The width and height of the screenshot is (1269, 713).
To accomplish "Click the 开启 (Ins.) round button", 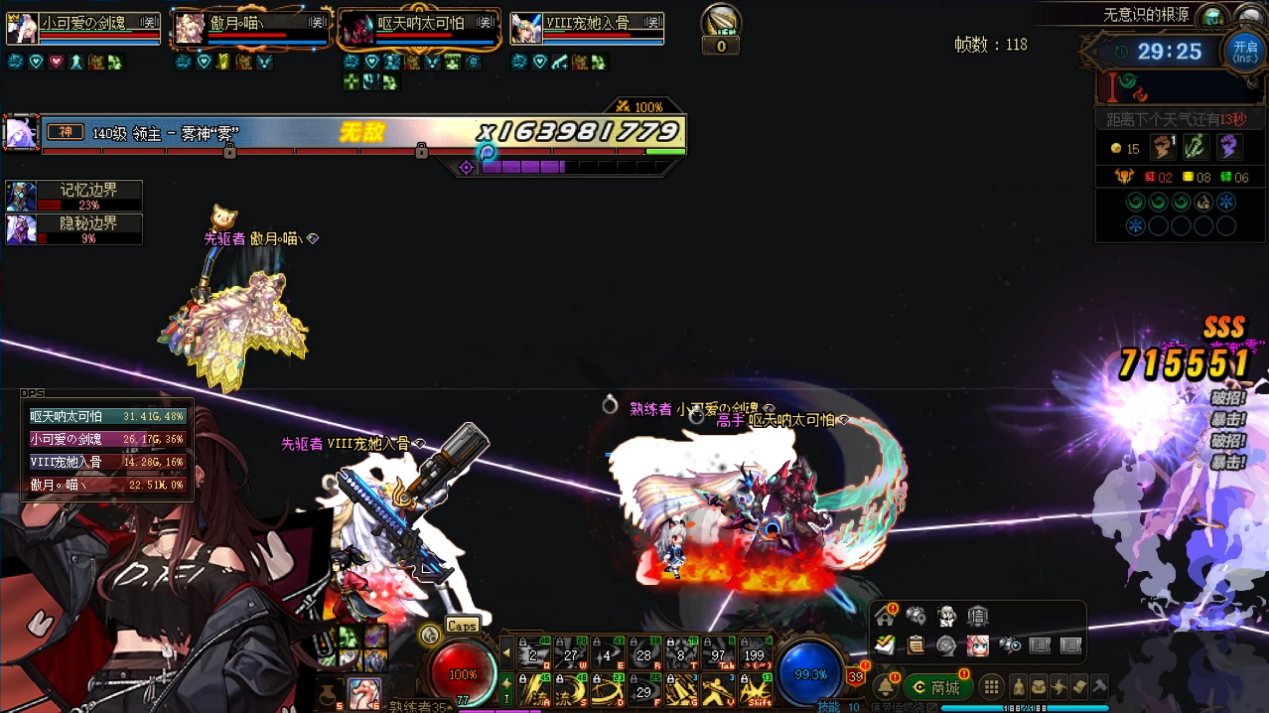I will tap(1244, 51).
